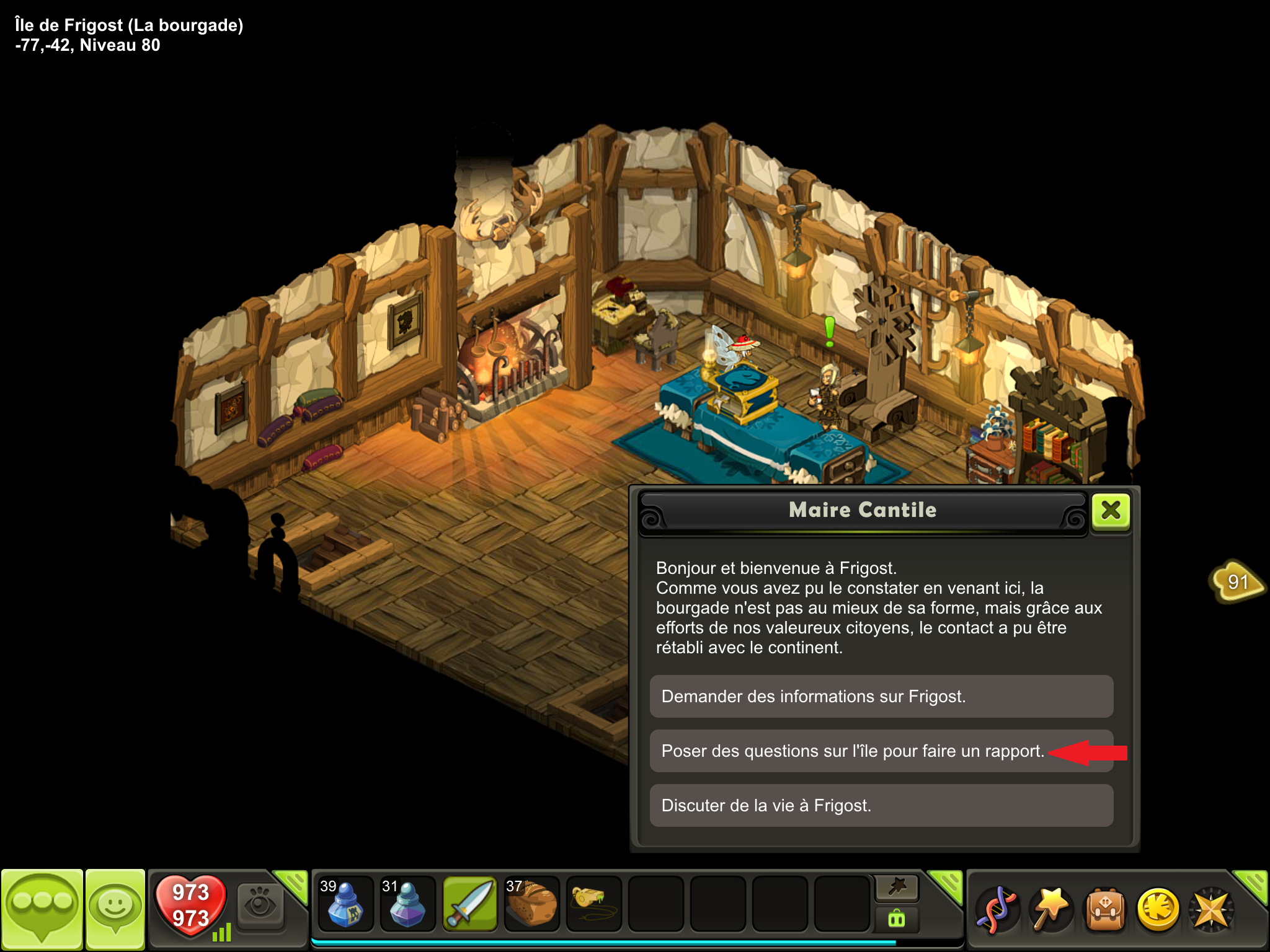Use the bread item with count 37
Screen dimensions: 1270x952
[531, 905]
